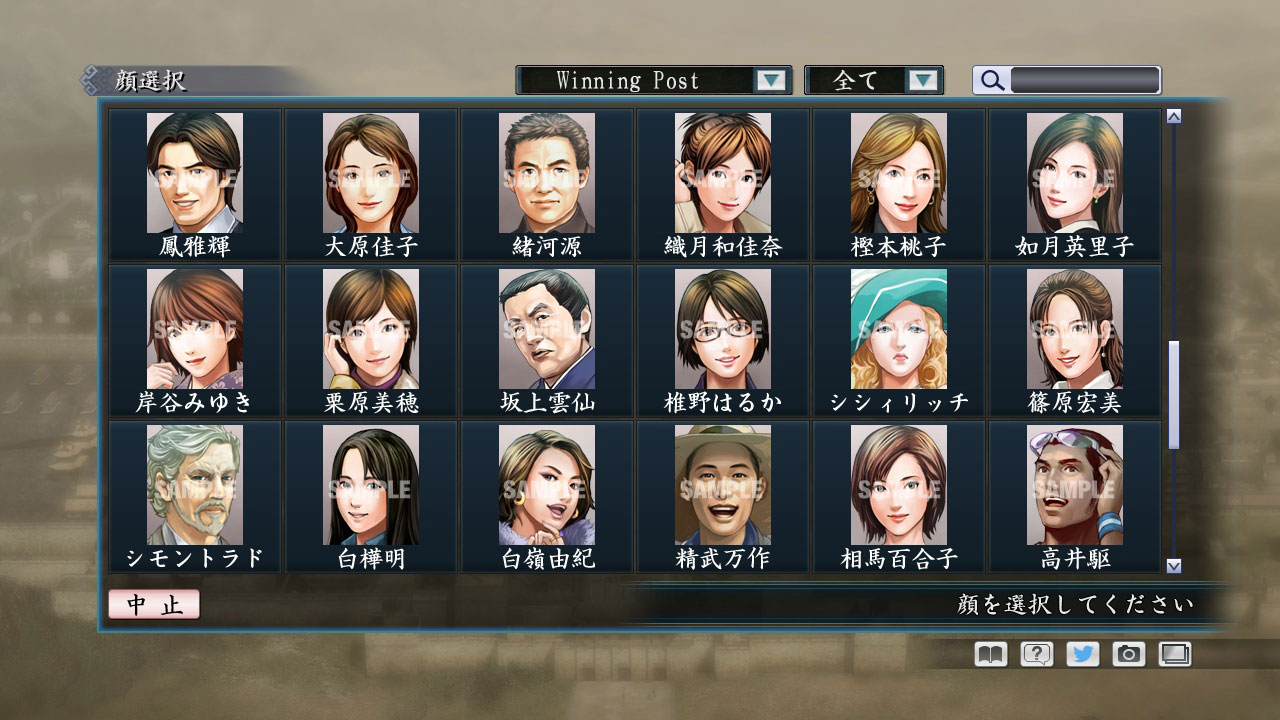1280x720 pixels.
Task: Expand the arrow on the Winning Post selector
Action: (769, 80)
